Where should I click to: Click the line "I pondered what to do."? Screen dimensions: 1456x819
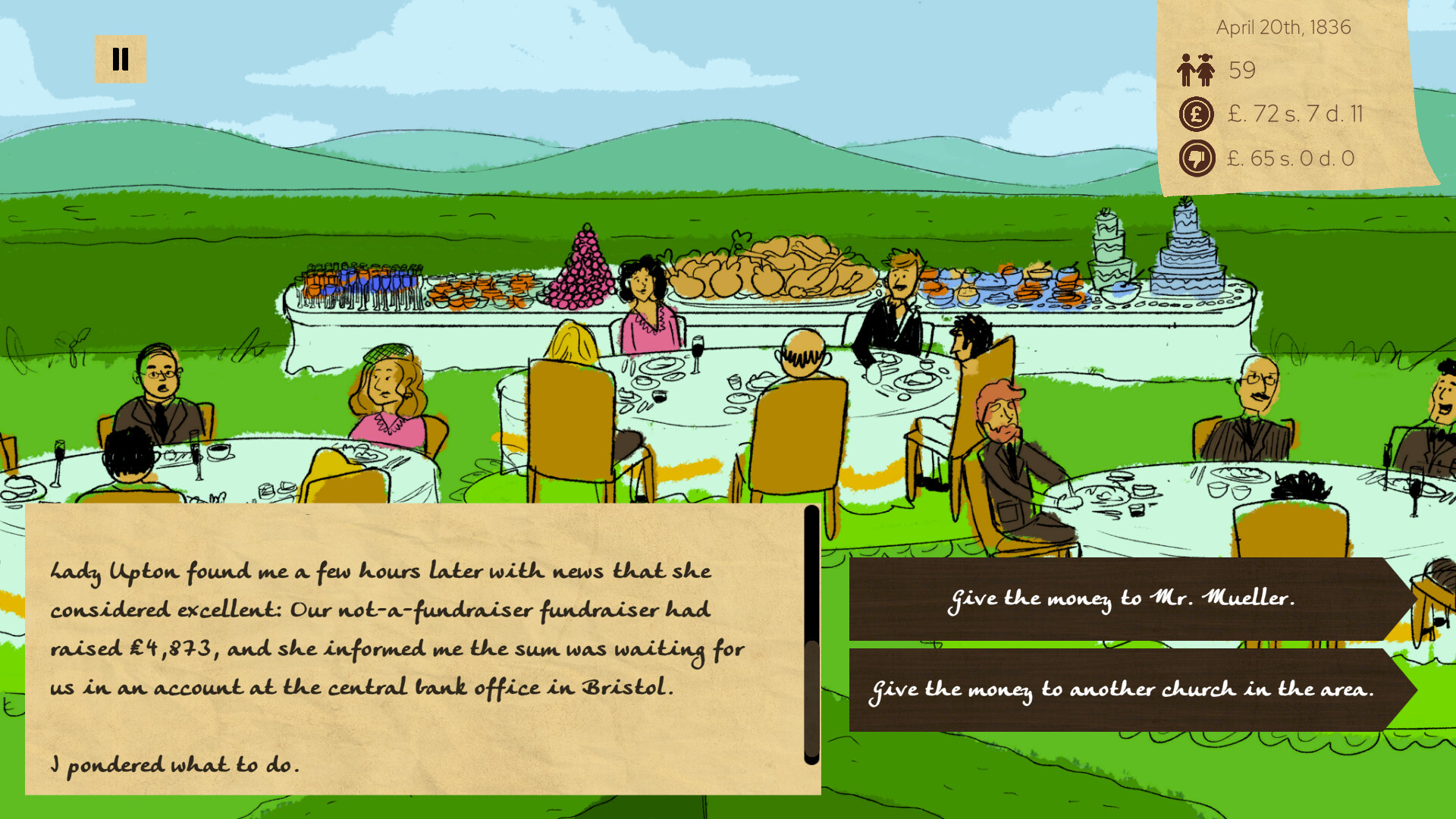(174, 764)
